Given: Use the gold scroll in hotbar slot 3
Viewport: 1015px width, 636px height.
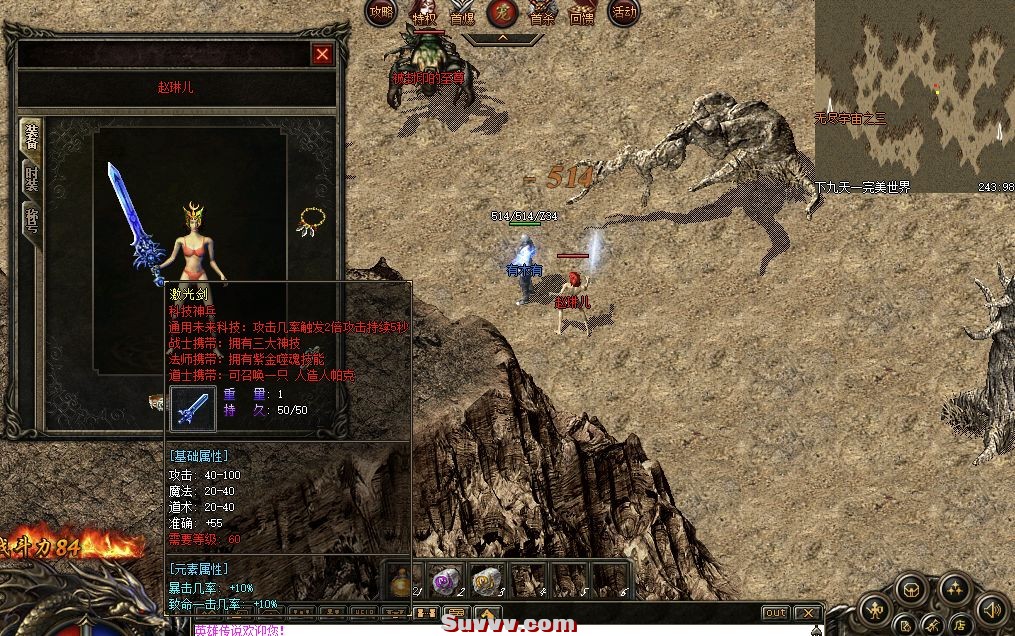Looking at the screenshot, I should click(487, 580).
